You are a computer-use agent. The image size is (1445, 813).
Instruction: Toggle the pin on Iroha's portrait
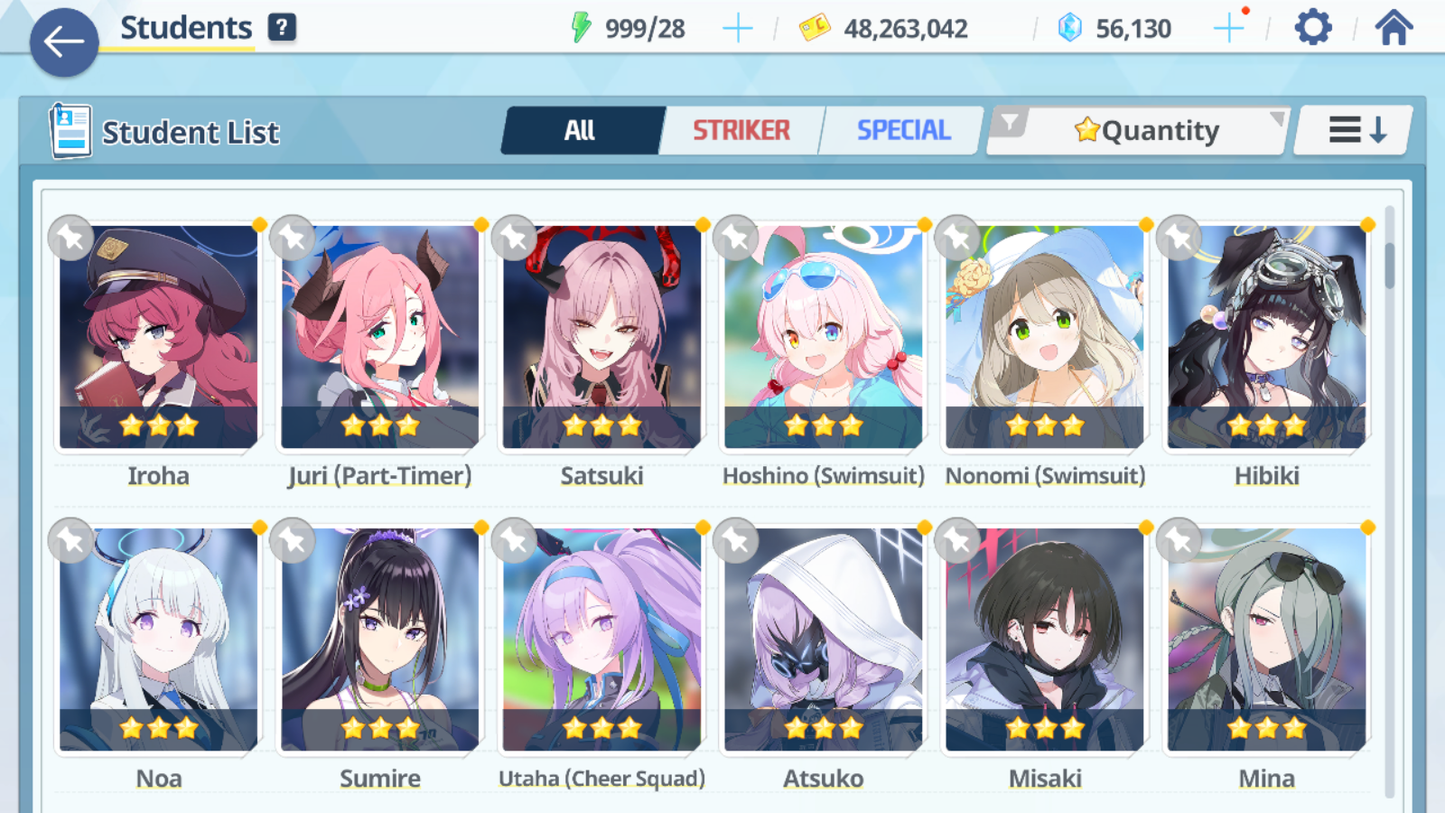(x=71, y=238)
